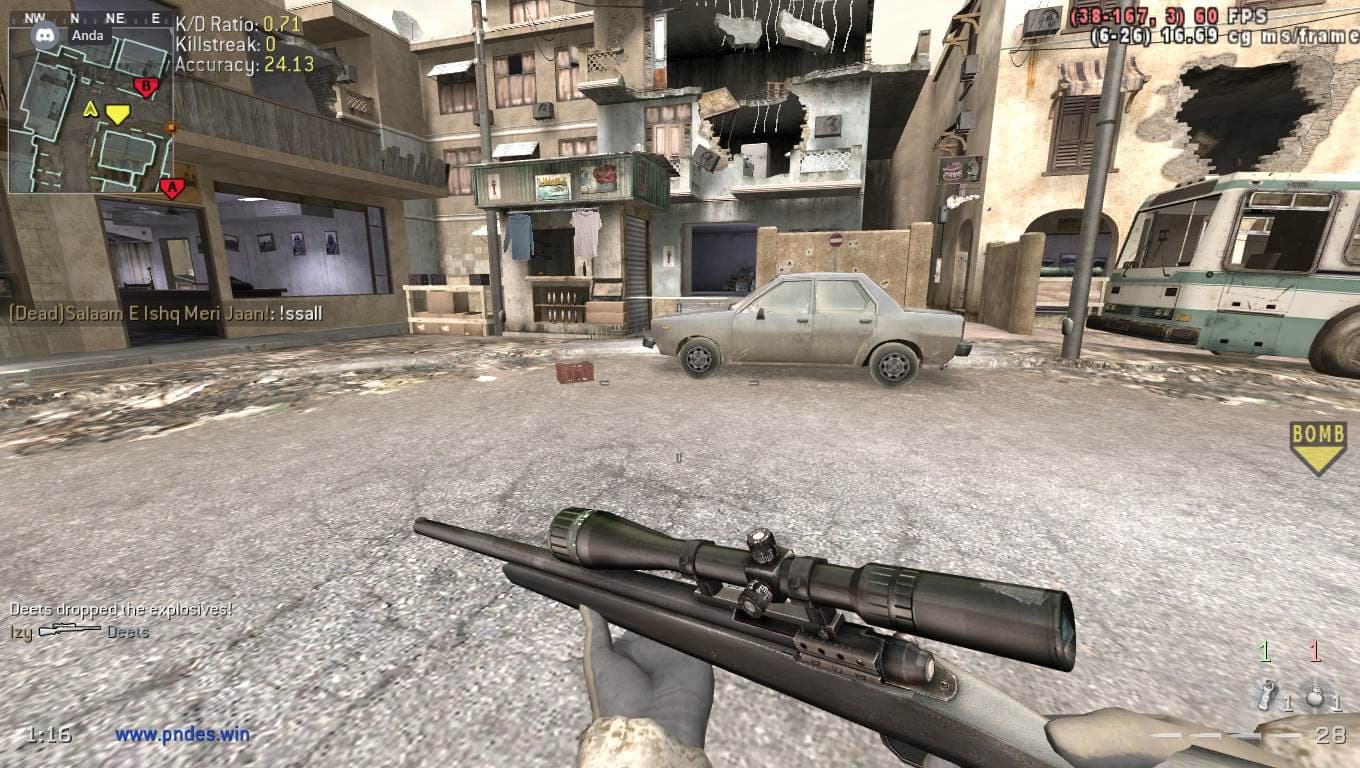The height and width of the screenshot is (768, 1360).
Task: Click the yellow bomb marker on the minimap
Action: 118,114
